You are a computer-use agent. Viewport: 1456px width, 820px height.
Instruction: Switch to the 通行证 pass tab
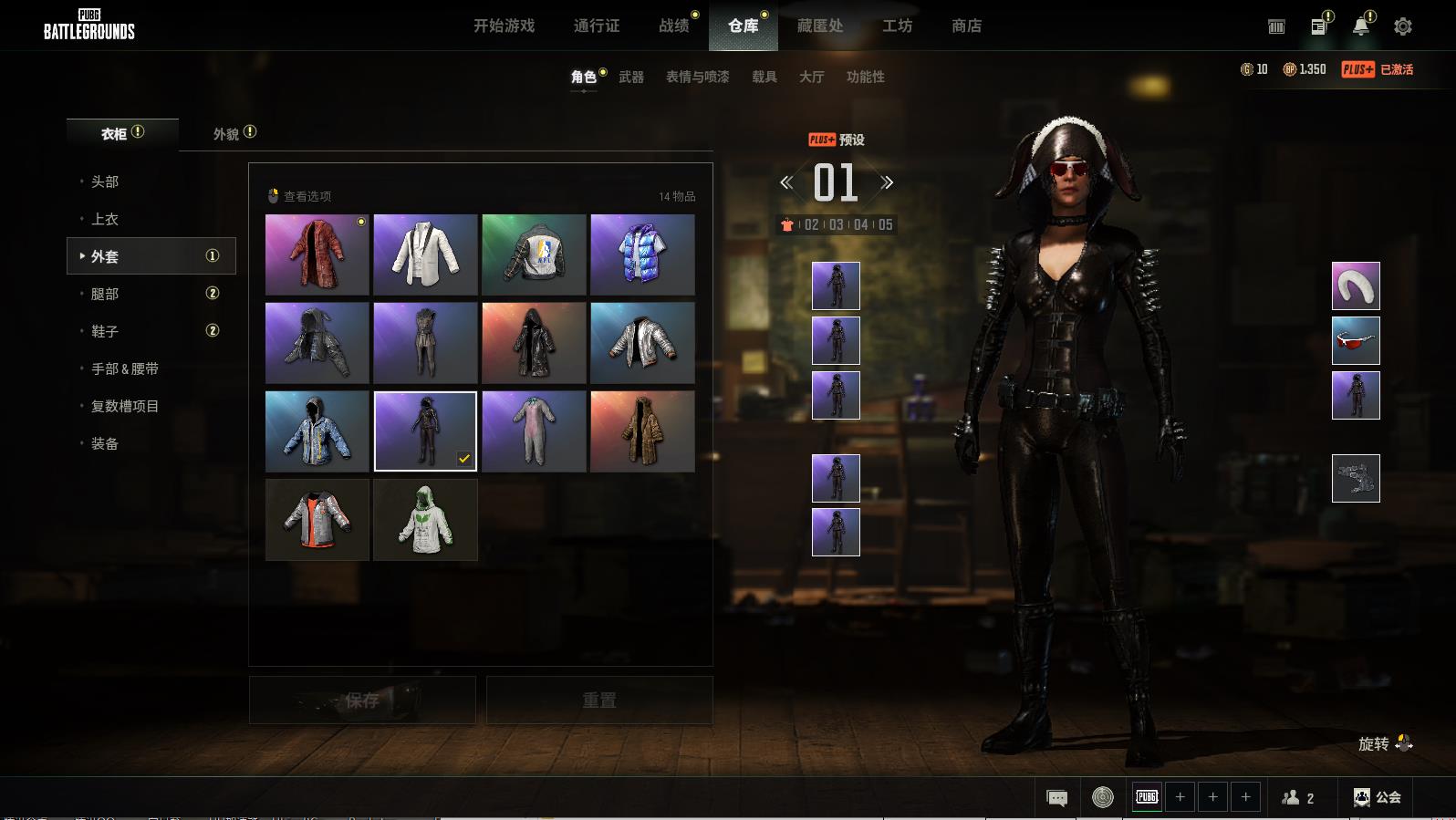[x=597, y=26]
